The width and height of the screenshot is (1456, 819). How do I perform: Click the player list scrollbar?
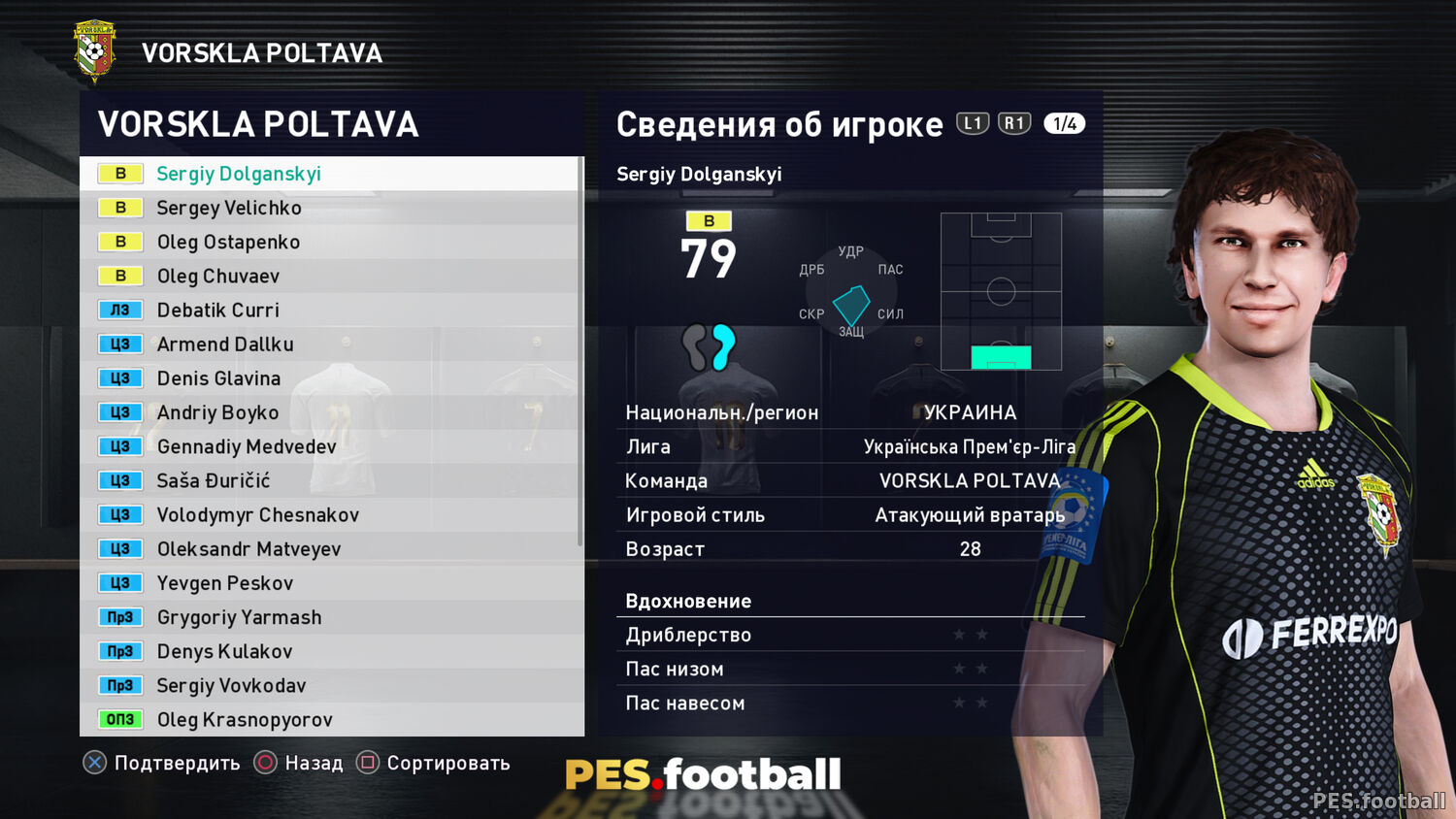click(580, 349)
